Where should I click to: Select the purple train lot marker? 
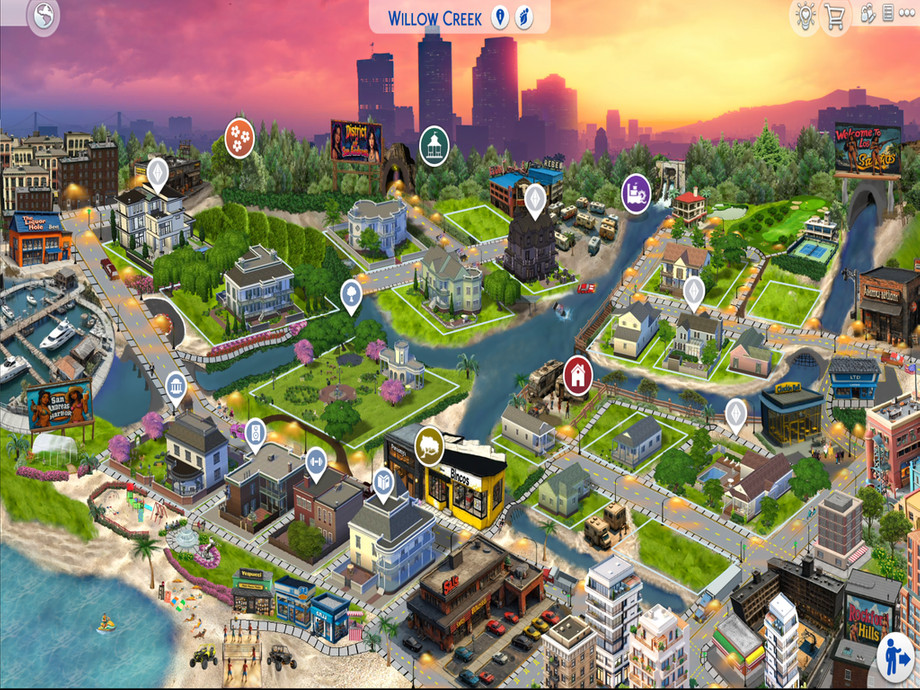pos(636,190)
